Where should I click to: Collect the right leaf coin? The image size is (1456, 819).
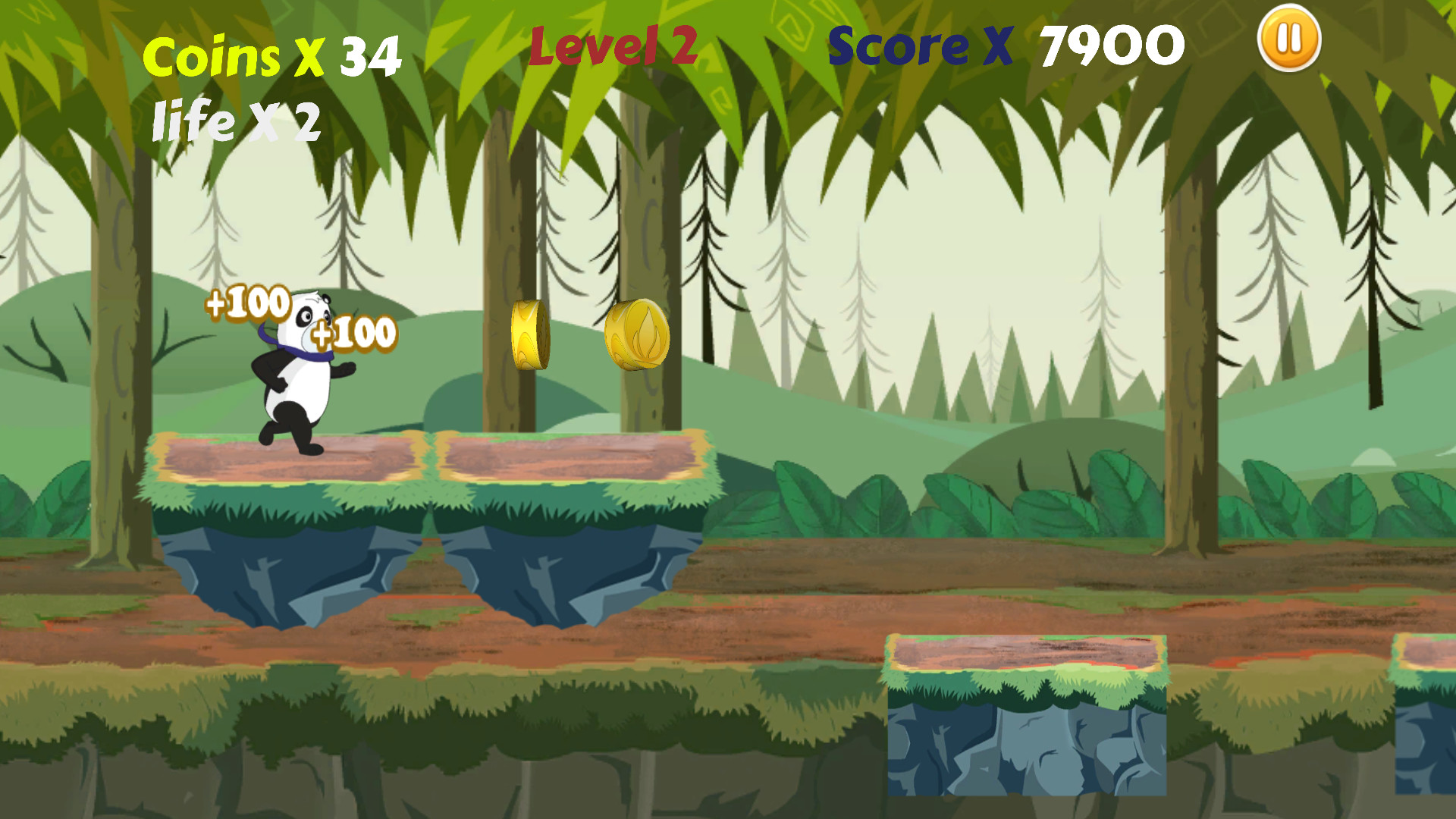(x=637, y=336)
